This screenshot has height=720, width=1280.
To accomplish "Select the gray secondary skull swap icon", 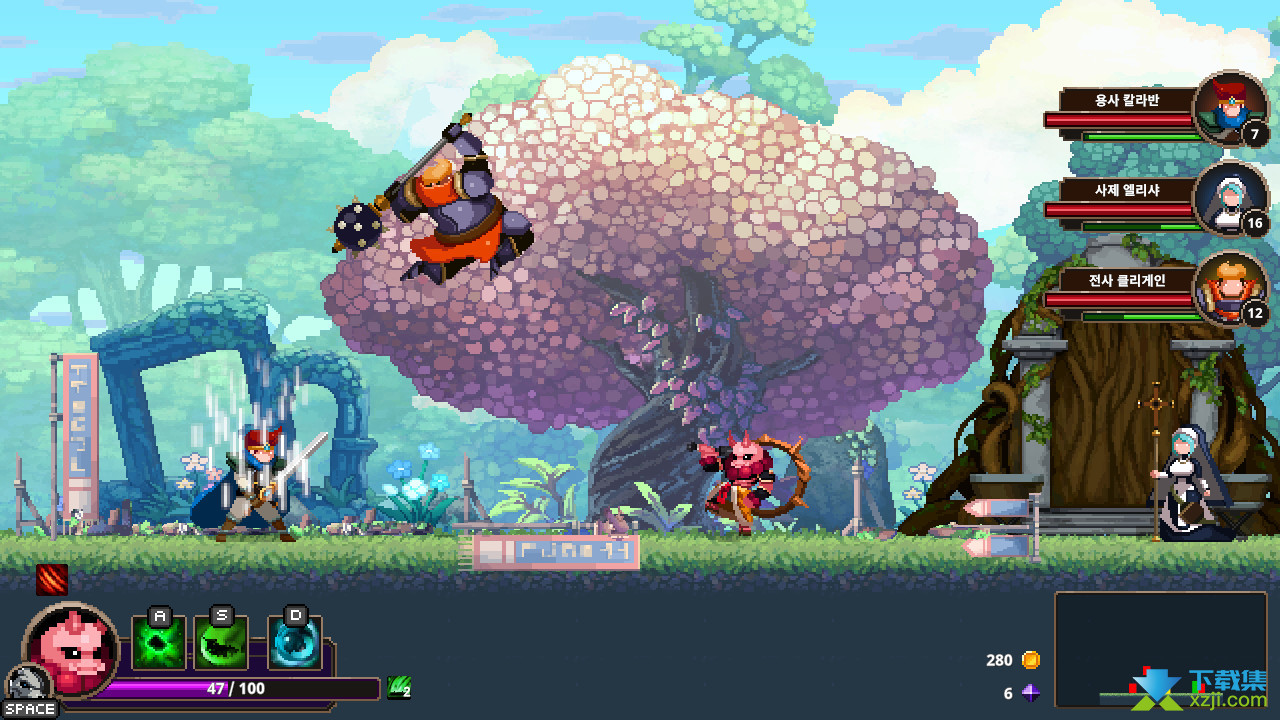I will point(22,684).
